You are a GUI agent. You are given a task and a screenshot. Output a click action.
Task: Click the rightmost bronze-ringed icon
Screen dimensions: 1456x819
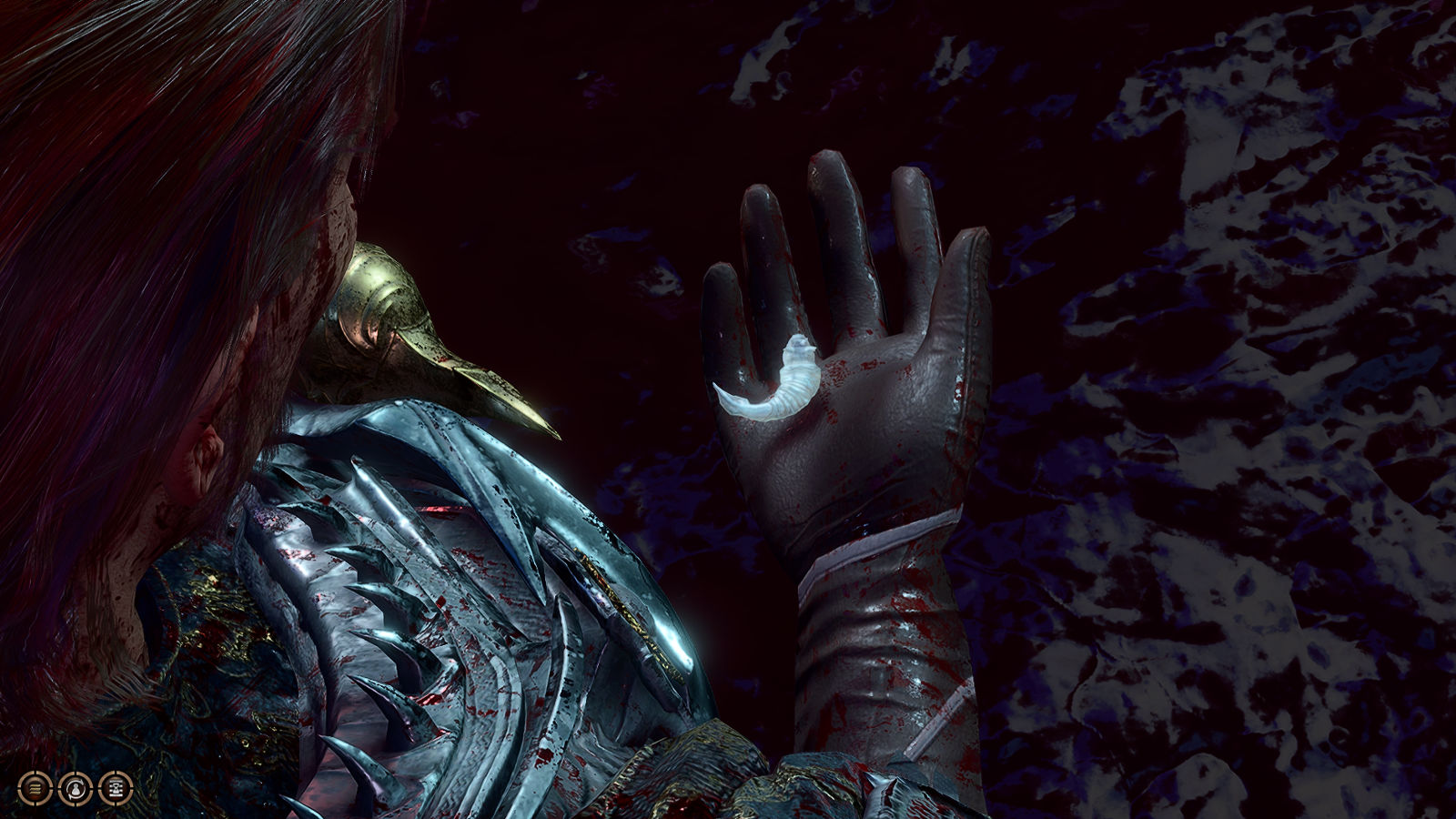[116, 788]
